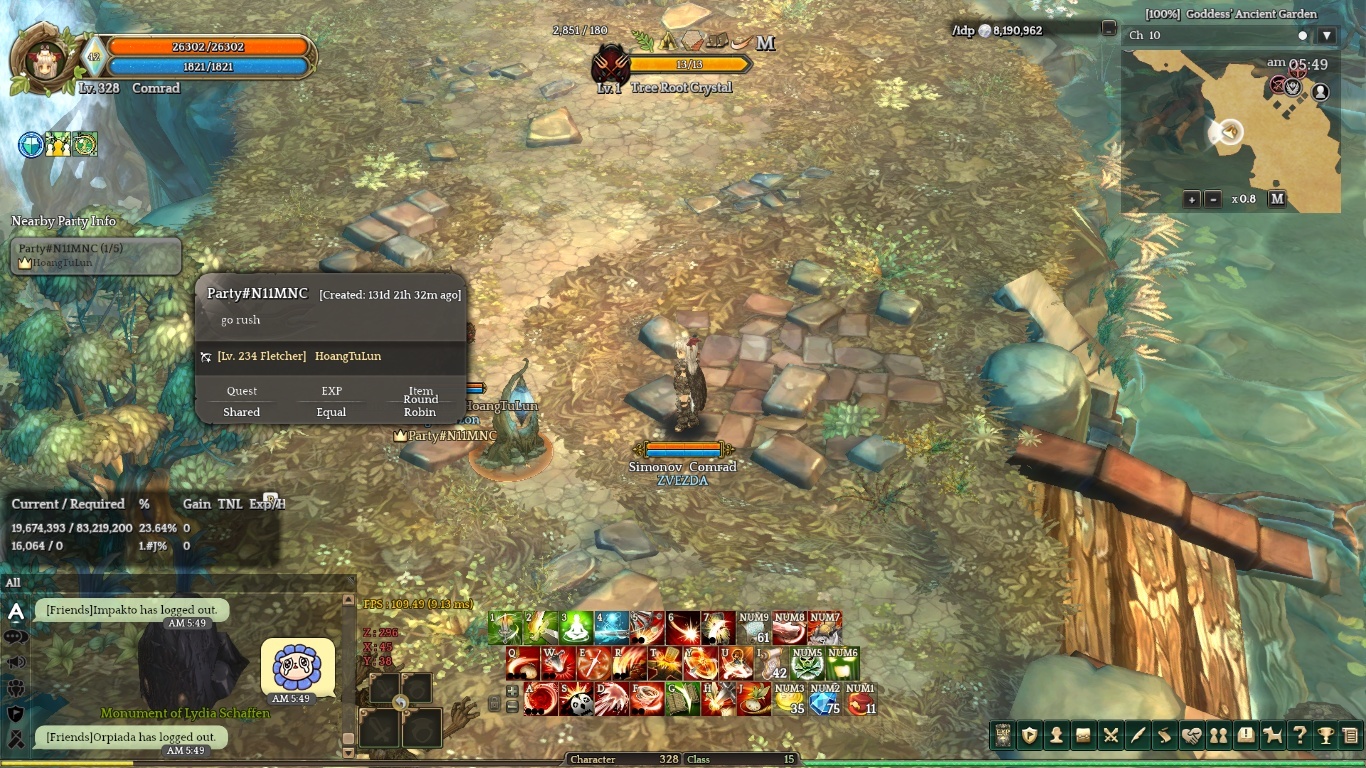The width and height of the screenshot is (1366, 768).
Task: Use the blue crystal item on NUM2
Action: click(x=825, y=698)
